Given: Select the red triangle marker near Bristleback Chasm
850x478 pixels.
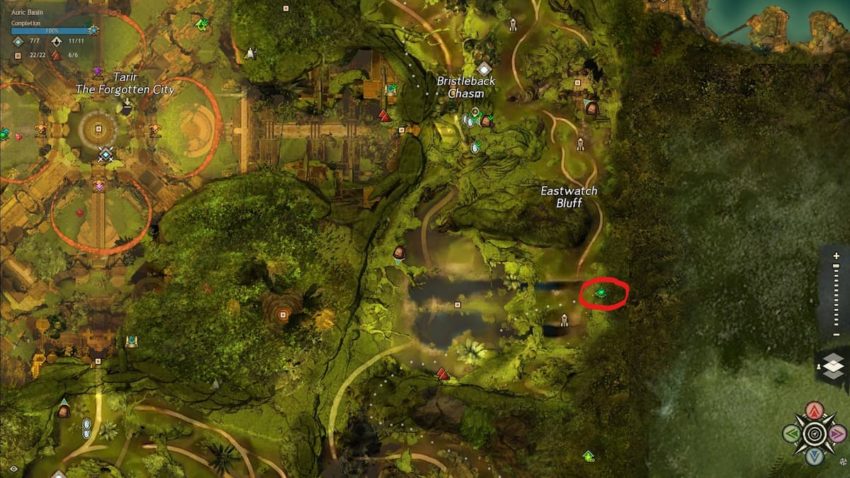Looking at the screenshot, I should 384,116.
